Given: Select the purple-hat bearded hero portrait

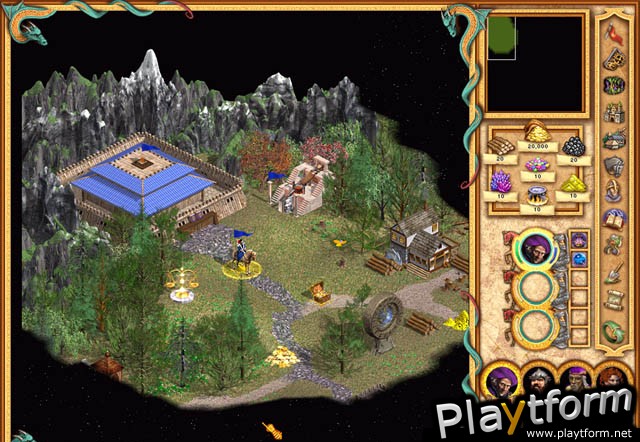Looking at the screenshot, I should 574,381.
